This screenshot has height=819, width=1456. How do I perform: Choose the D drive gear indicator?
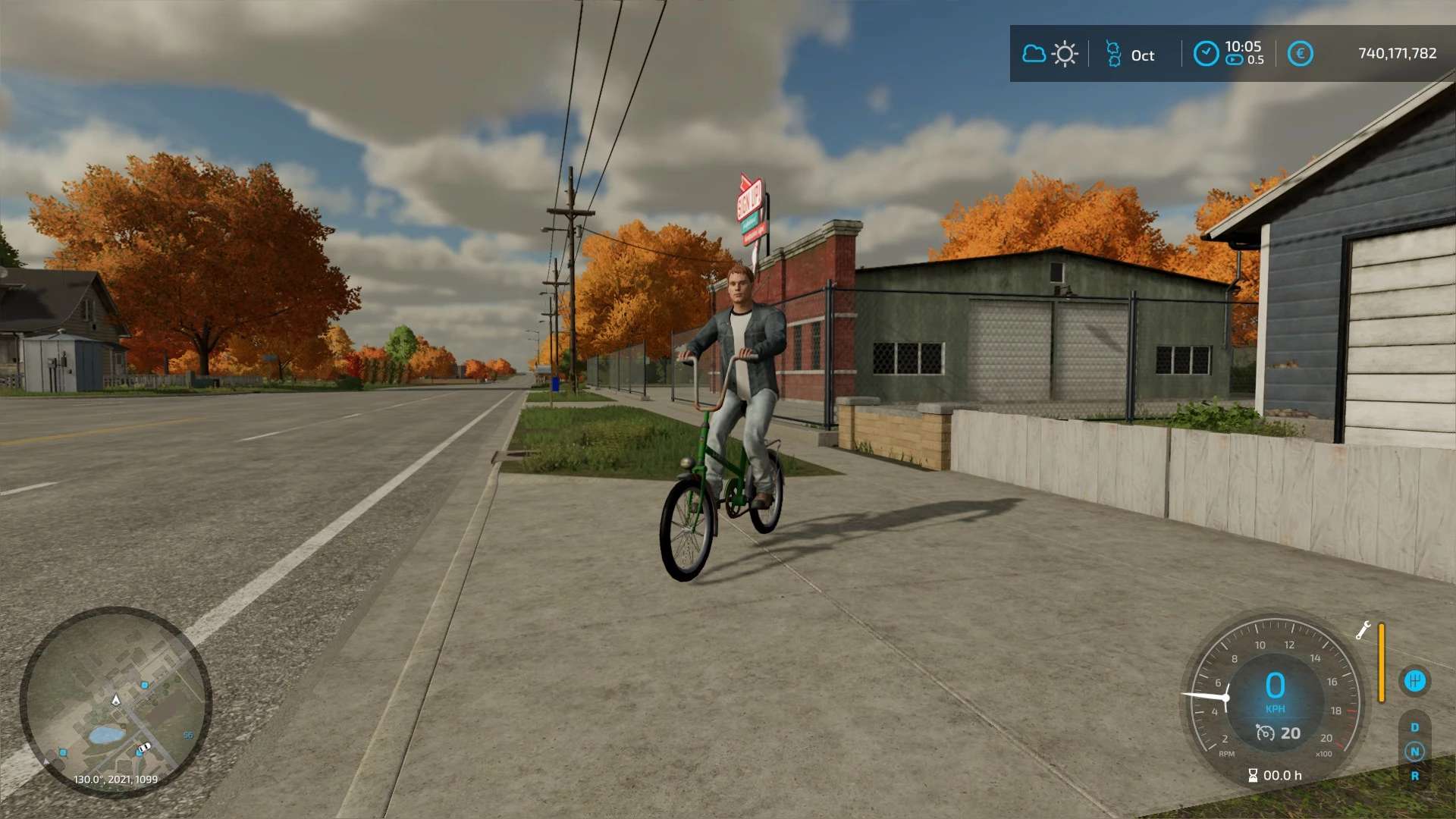(1414, 727)
